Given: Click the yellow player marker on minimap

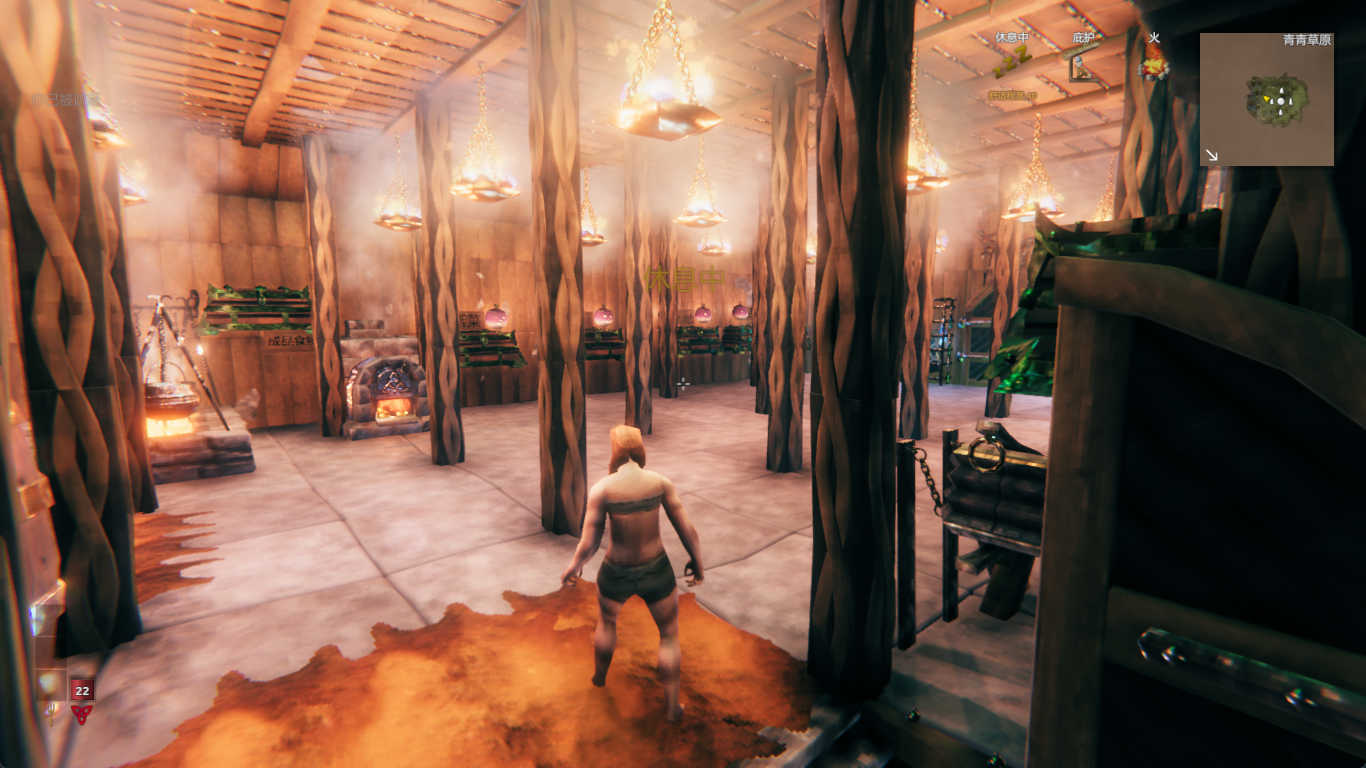Looking at the screenshot, I should [1267, 100].
